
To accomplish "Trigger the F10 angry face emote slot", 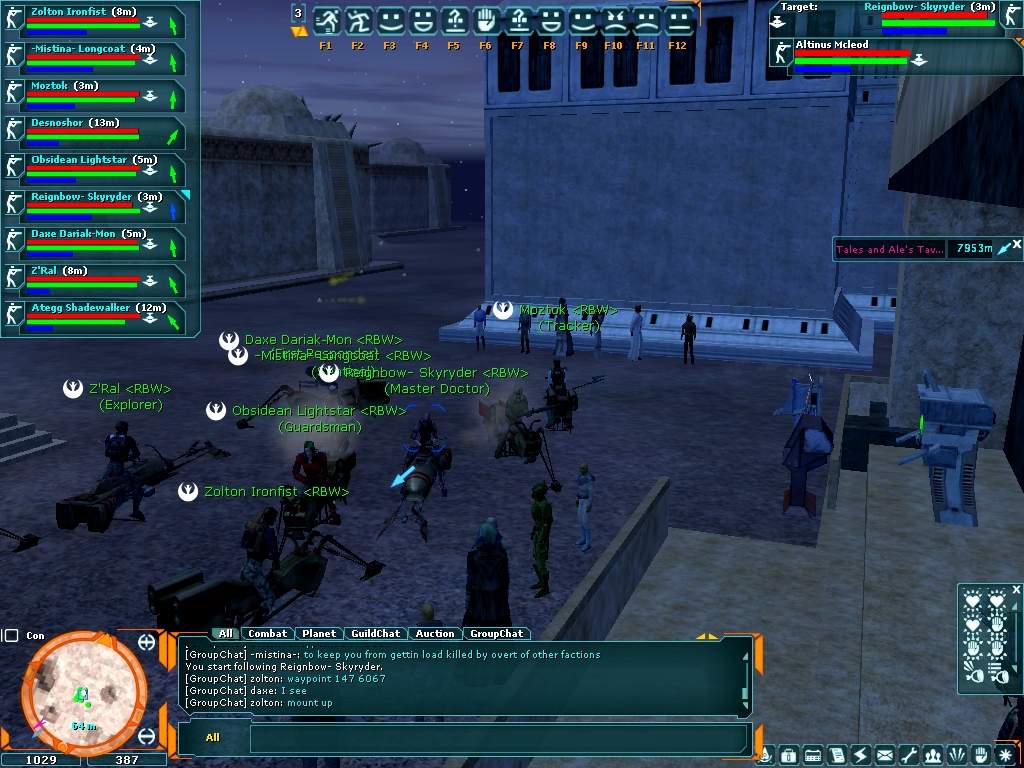I will click(614, 21).
